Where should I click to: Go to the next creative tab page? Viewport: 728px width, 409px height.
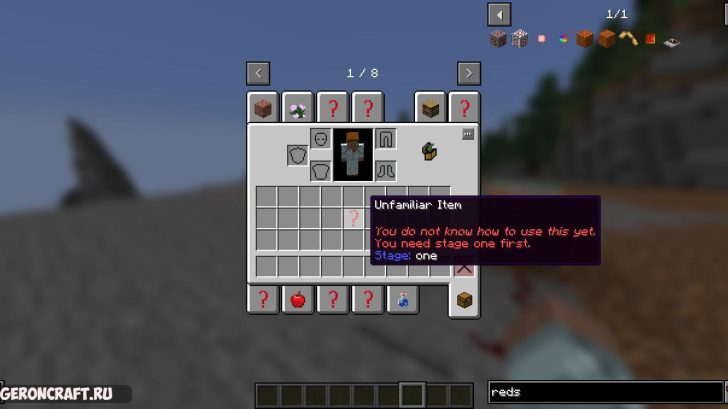point(469,73)
